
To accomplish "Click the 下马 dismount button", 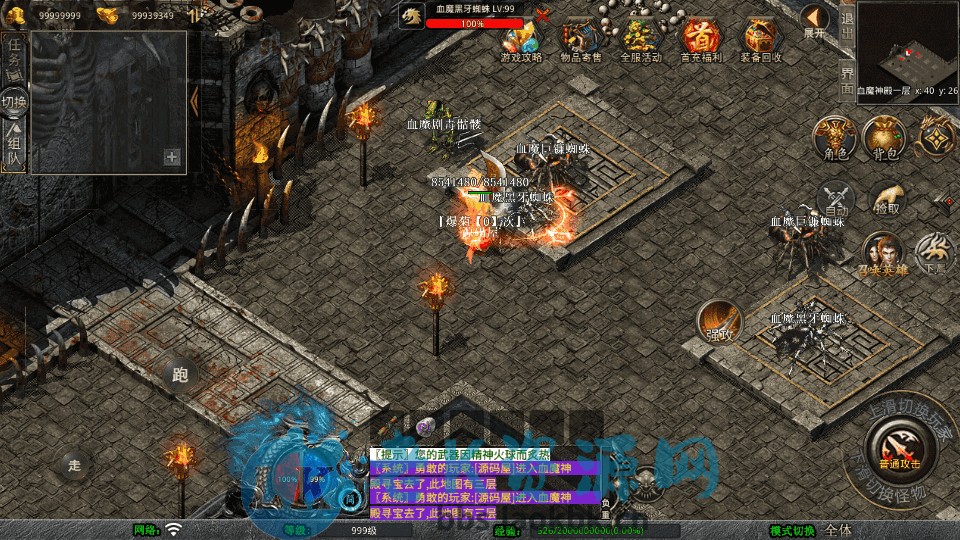I will [x=935, y=254].
